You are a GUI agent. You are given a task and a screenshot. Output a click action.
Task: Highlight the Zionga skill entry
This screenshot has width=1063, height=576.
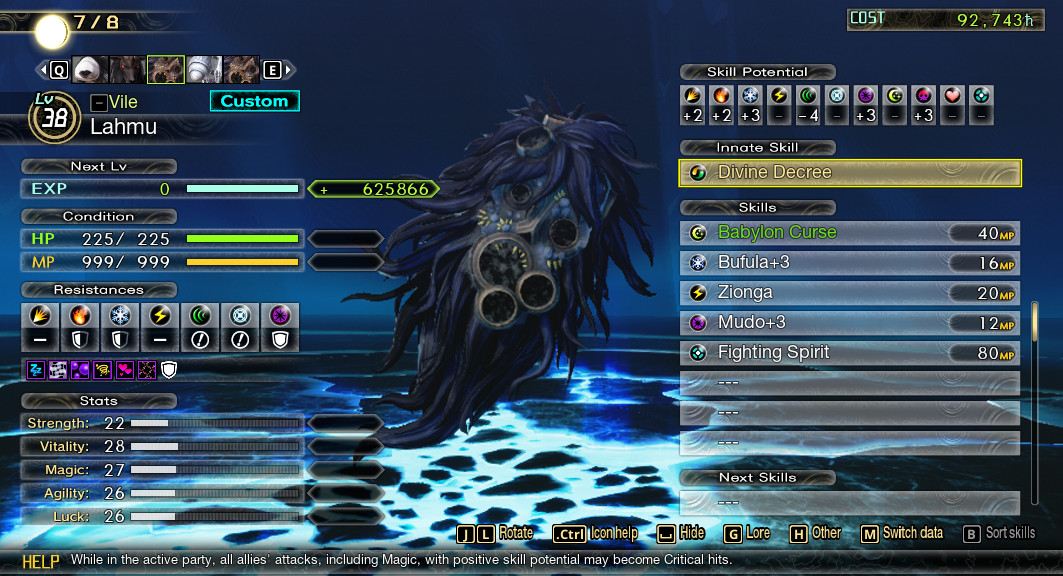coord(849,293)
